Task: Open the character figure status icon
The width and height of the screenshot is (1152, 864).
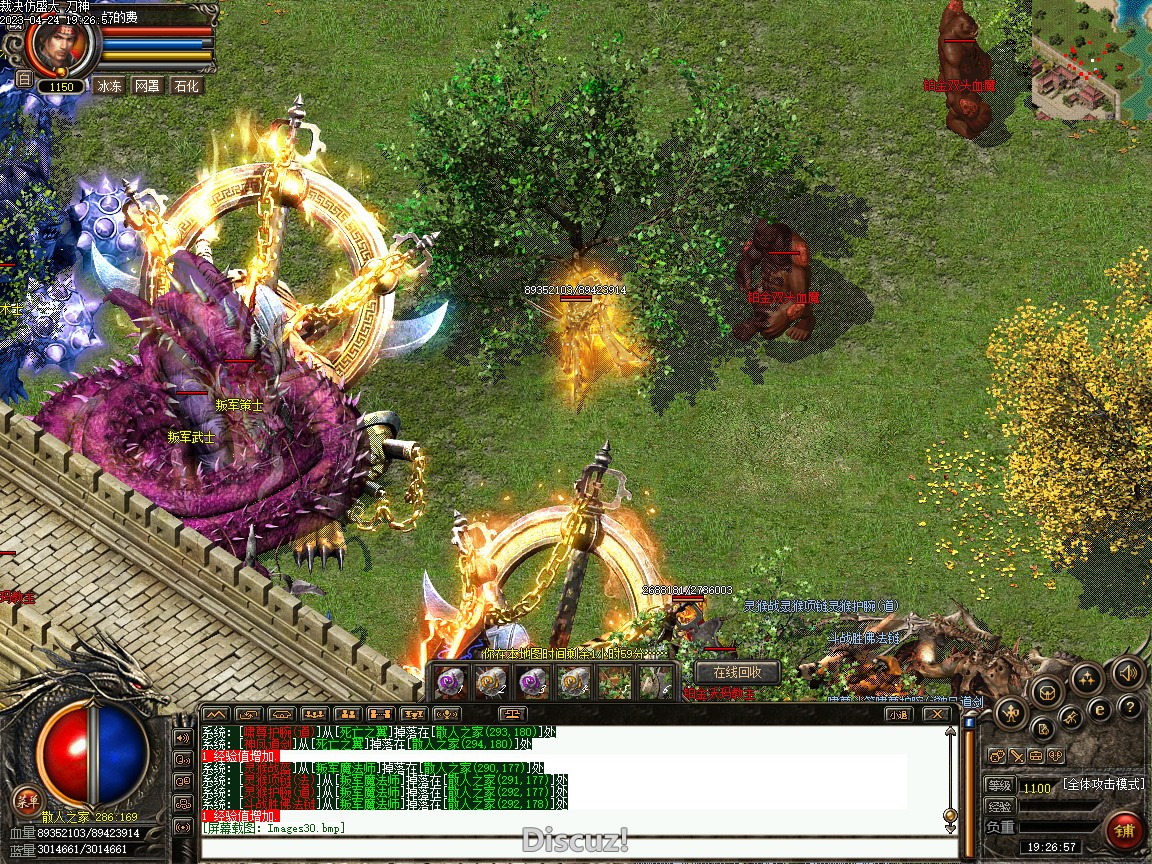Action: (1011, 712)
